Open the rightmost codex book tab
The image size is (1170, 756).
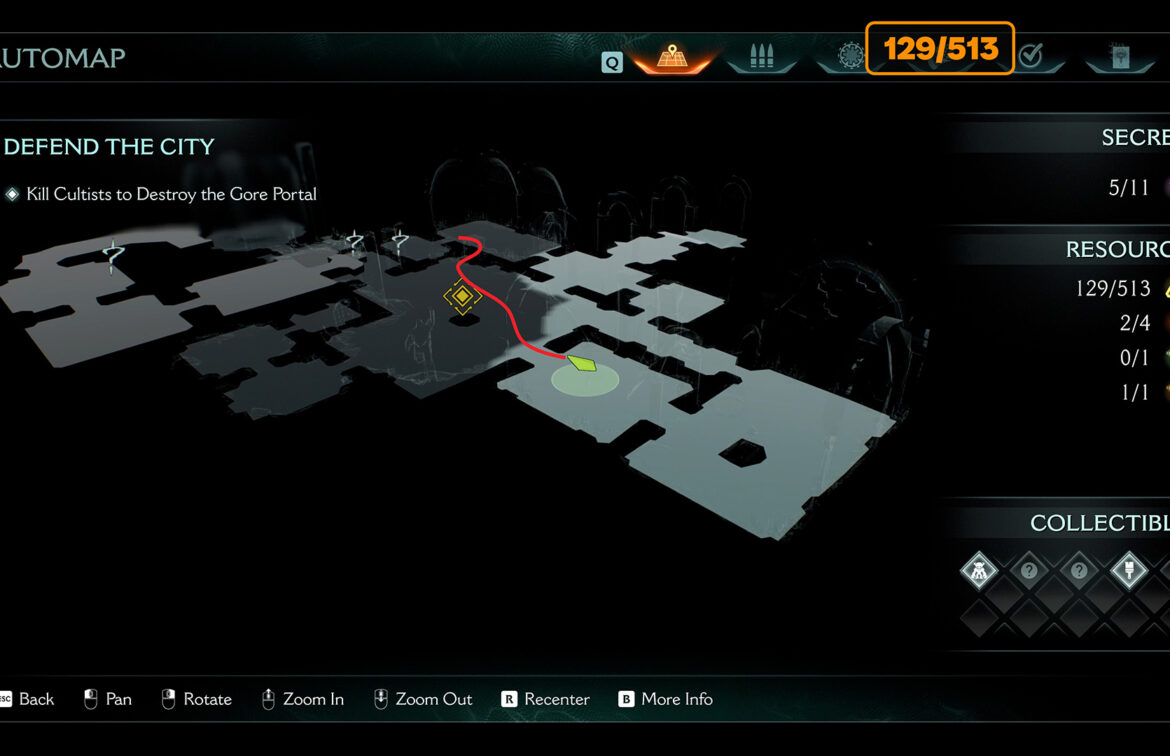click(1119, 57)
